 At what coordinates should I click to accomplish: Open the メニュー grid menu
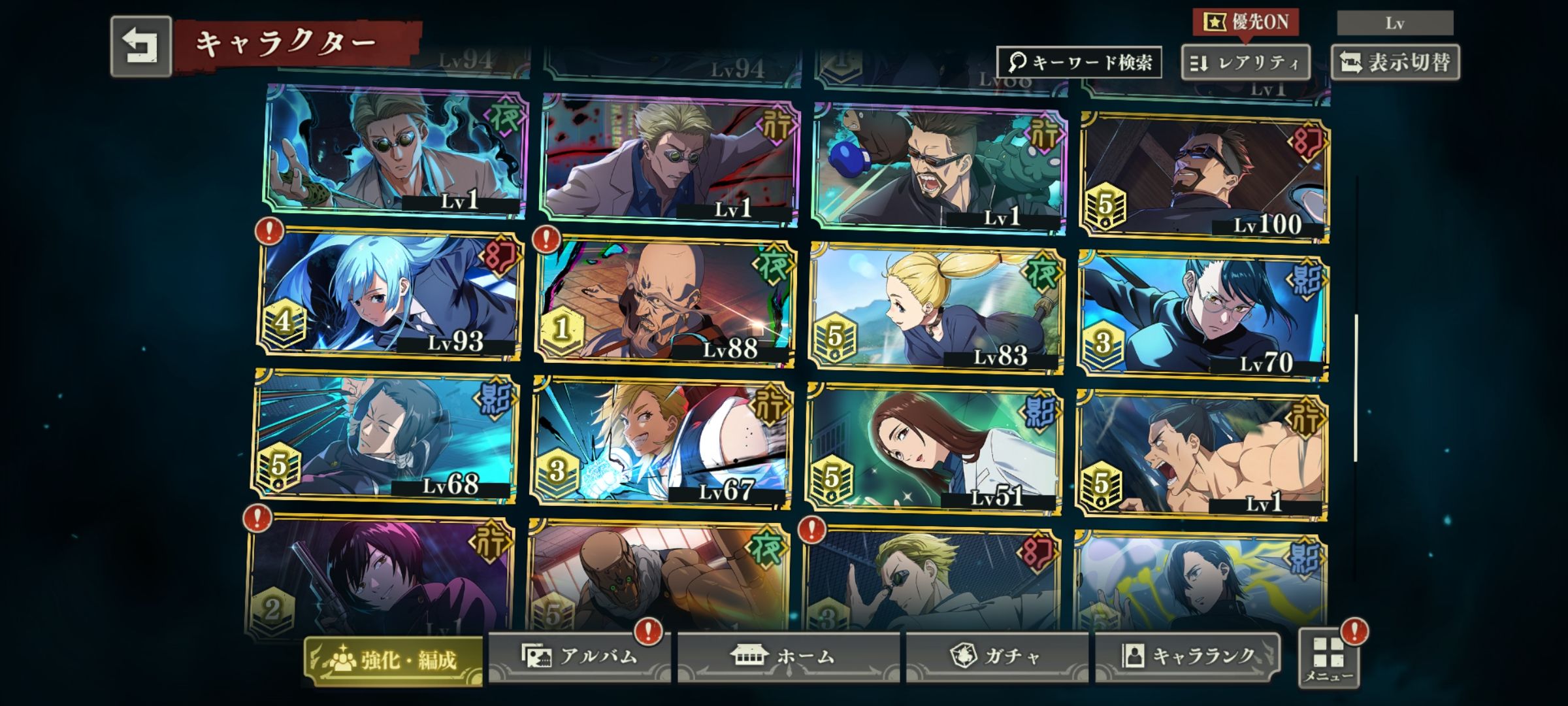(1329, 658)
